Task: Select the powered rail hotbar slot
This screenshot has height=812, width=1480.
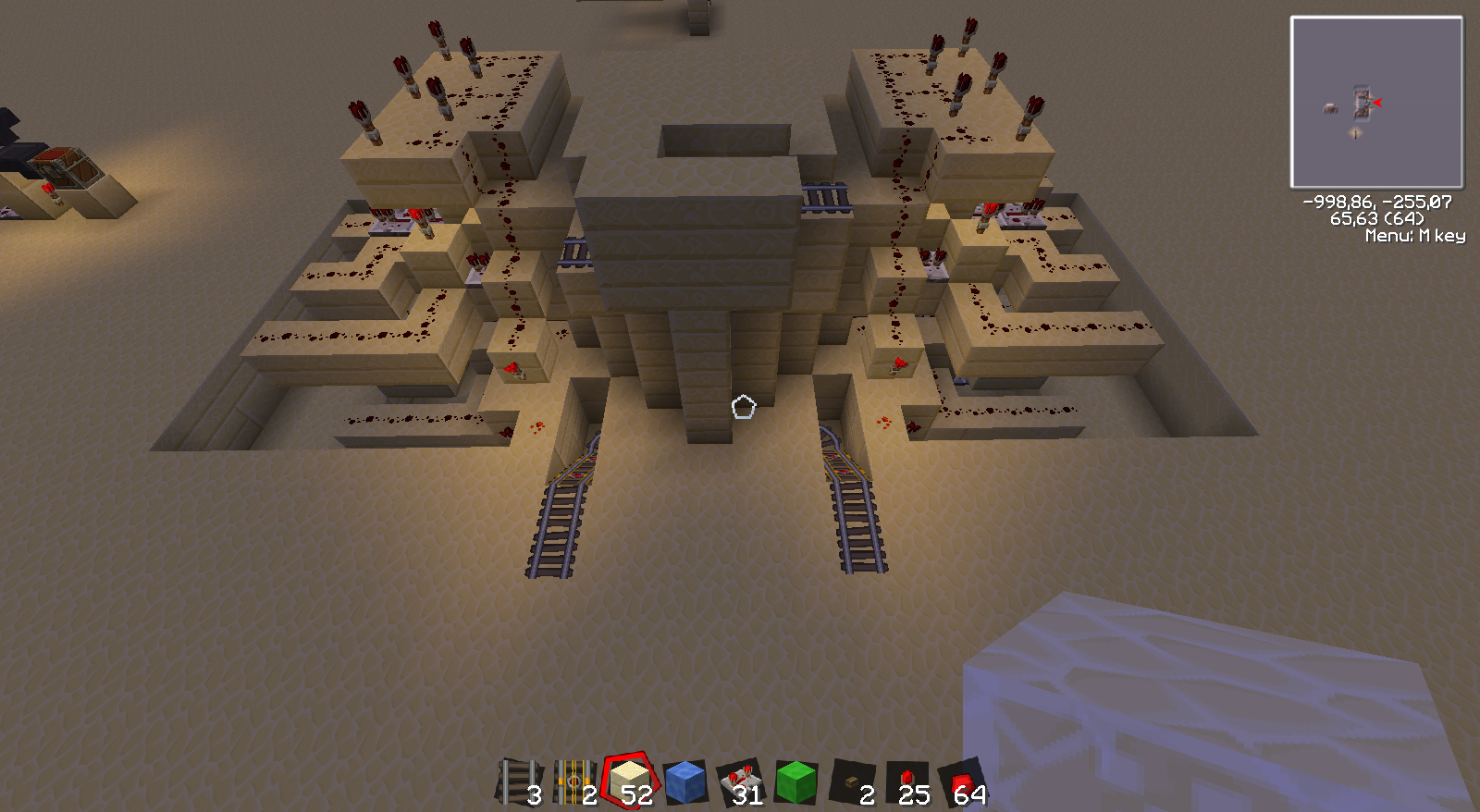Action: 574,782
